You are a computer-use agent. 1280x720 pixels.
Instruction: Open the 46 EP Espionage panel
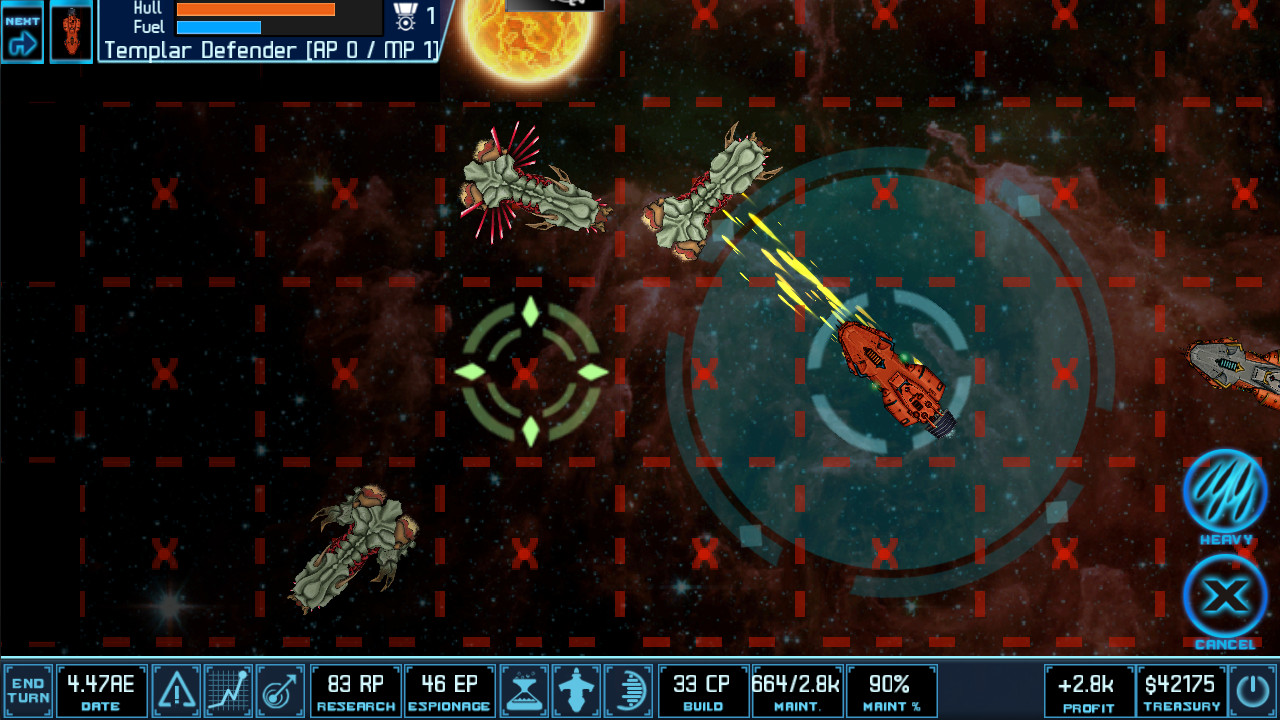pos(449,689)
